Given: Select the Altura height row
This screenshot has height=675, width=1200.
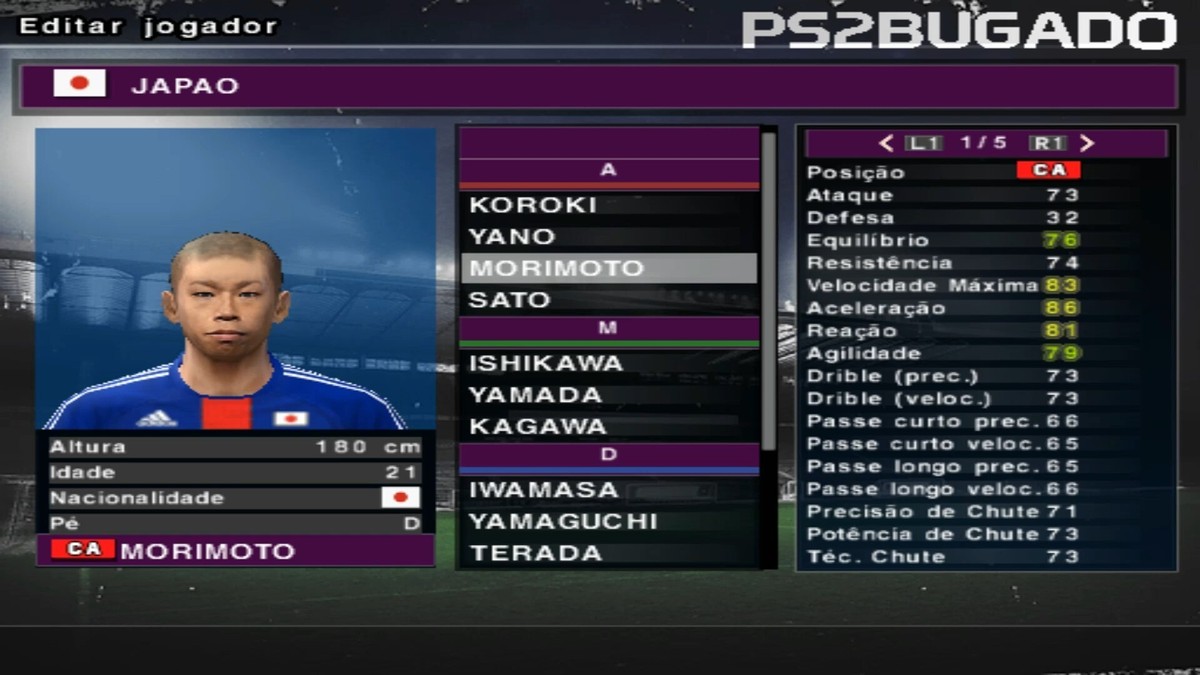Looking at the screenshot, I should click(235, 447).
